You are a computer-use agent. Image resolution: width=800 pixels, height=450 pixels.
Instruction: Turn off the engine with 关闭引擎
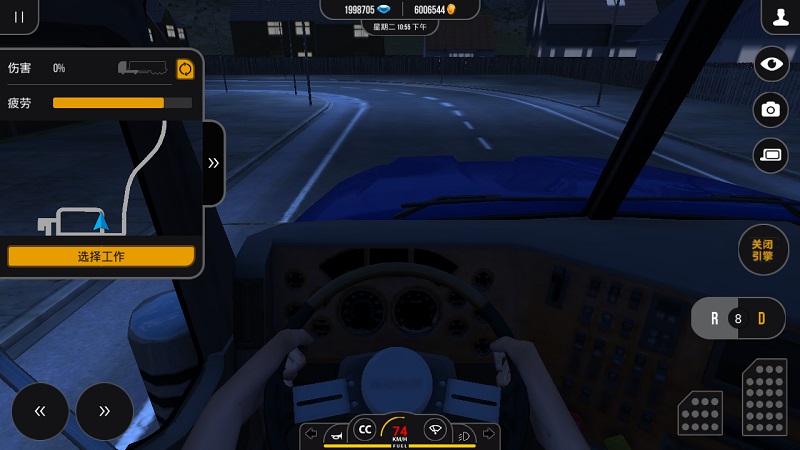coord(762,250)
